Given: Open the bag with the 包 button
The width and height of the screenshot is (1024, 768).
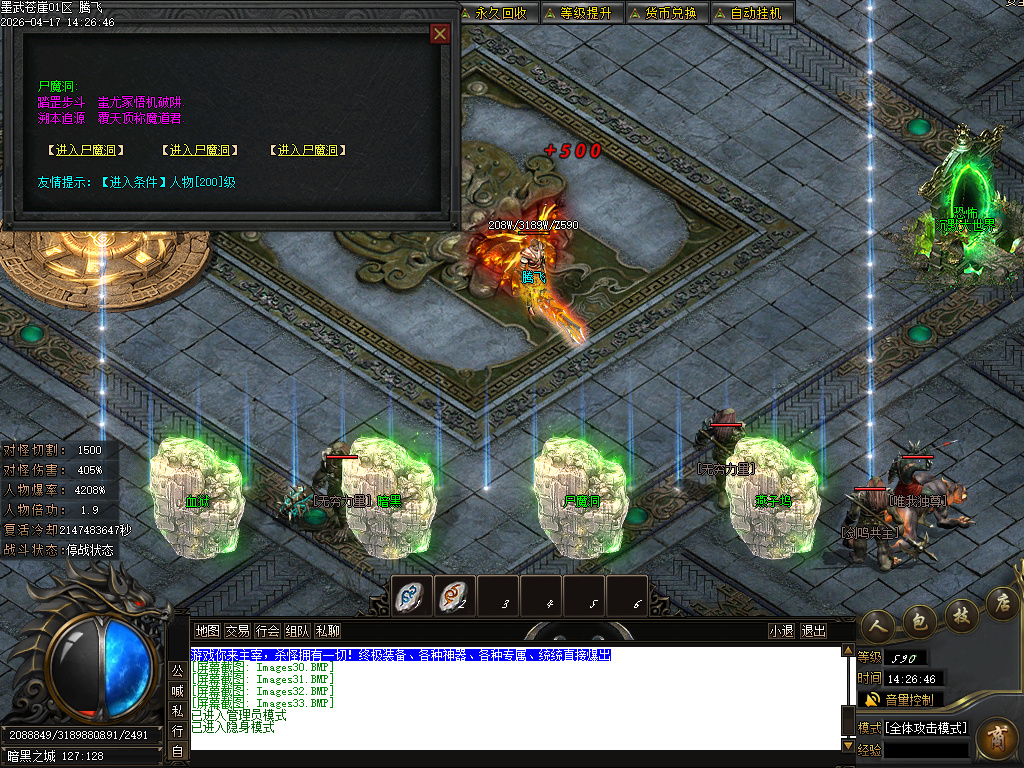Looking at the screenshot, I should coord(920,620).
